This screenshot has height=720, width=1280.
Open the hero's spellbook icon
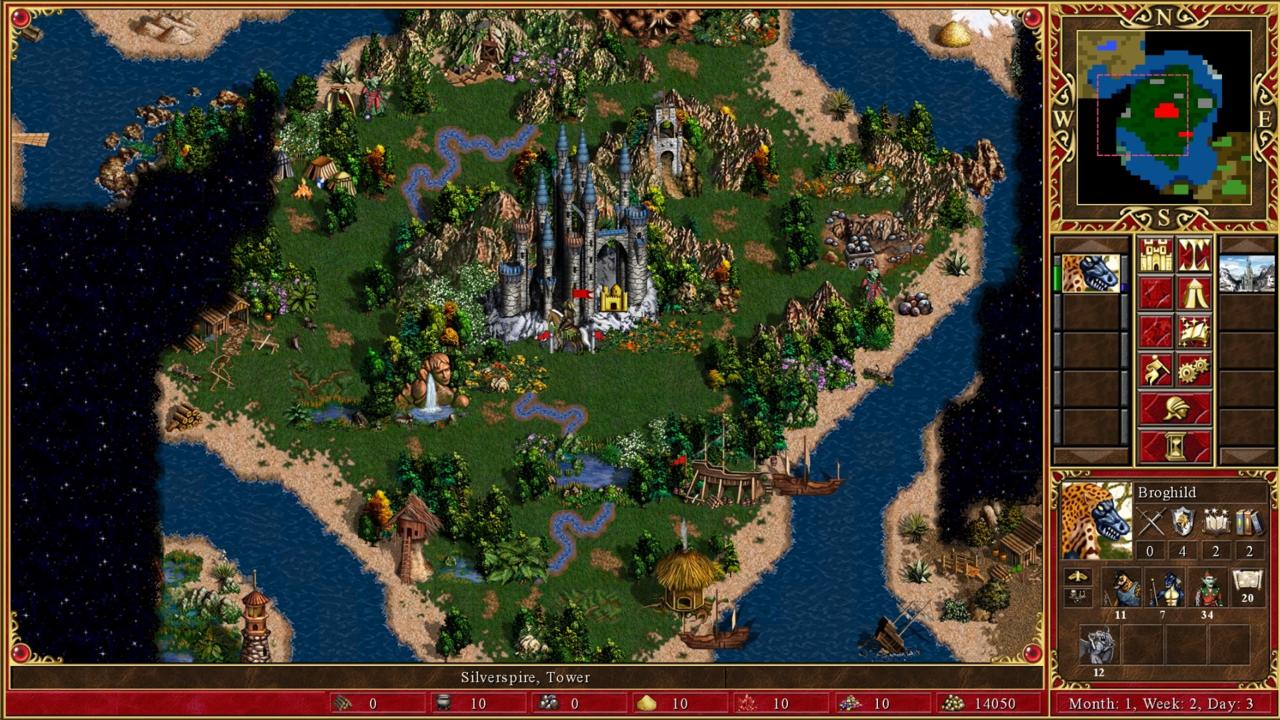click(x=1195, y=331)
